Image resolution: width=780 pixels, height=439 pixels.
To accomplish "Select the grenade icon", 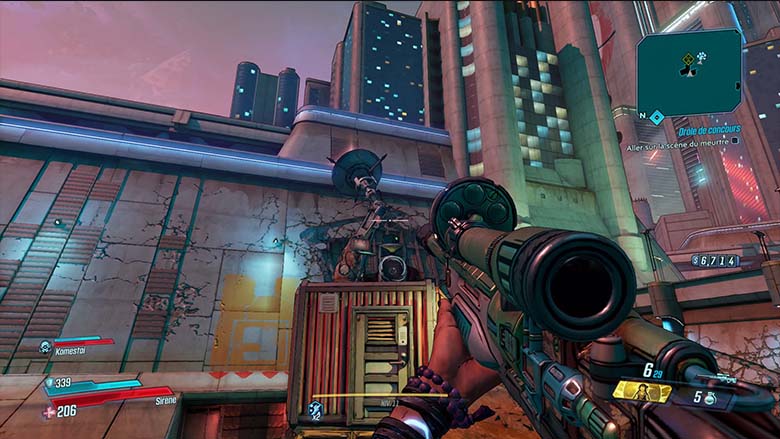I will pos(709,398).
